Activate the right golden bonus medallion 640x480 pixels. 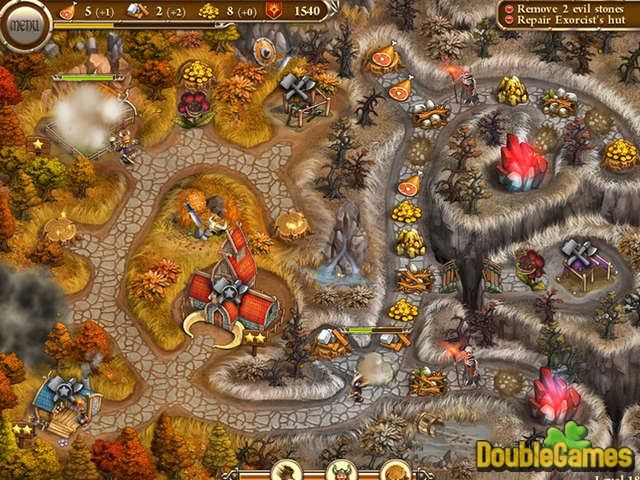394,471
